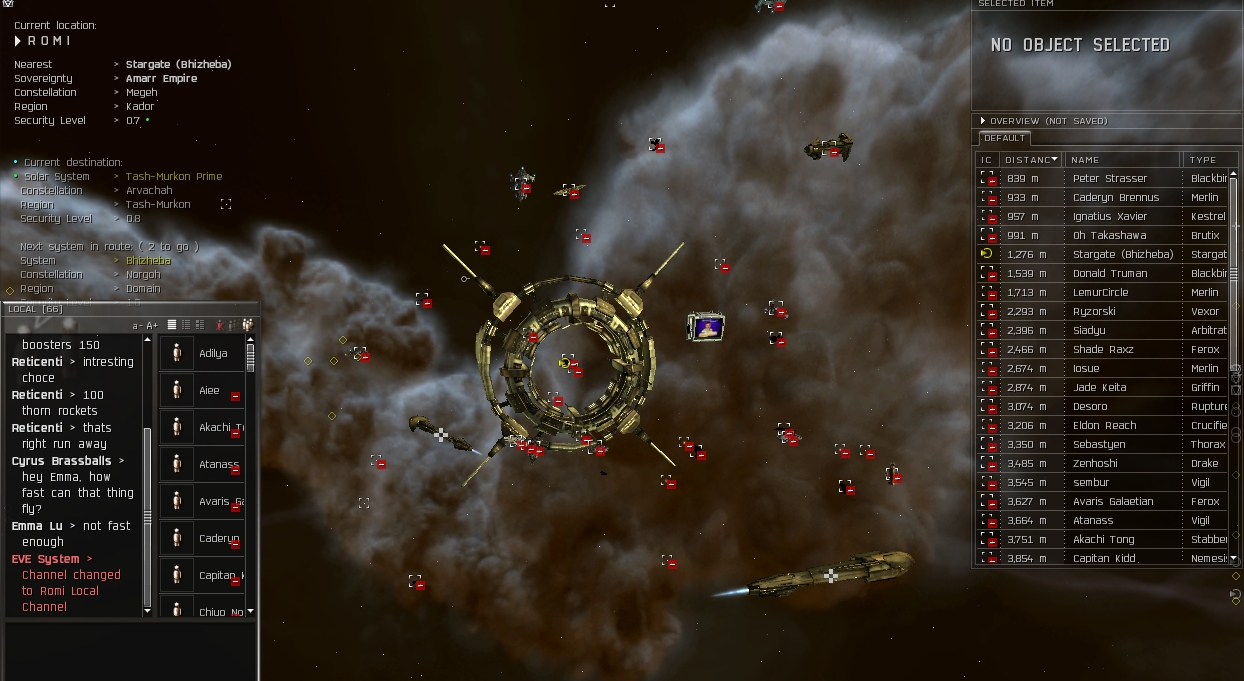
Task: Select Aiee in the Local member list
Action: point(208,391)
